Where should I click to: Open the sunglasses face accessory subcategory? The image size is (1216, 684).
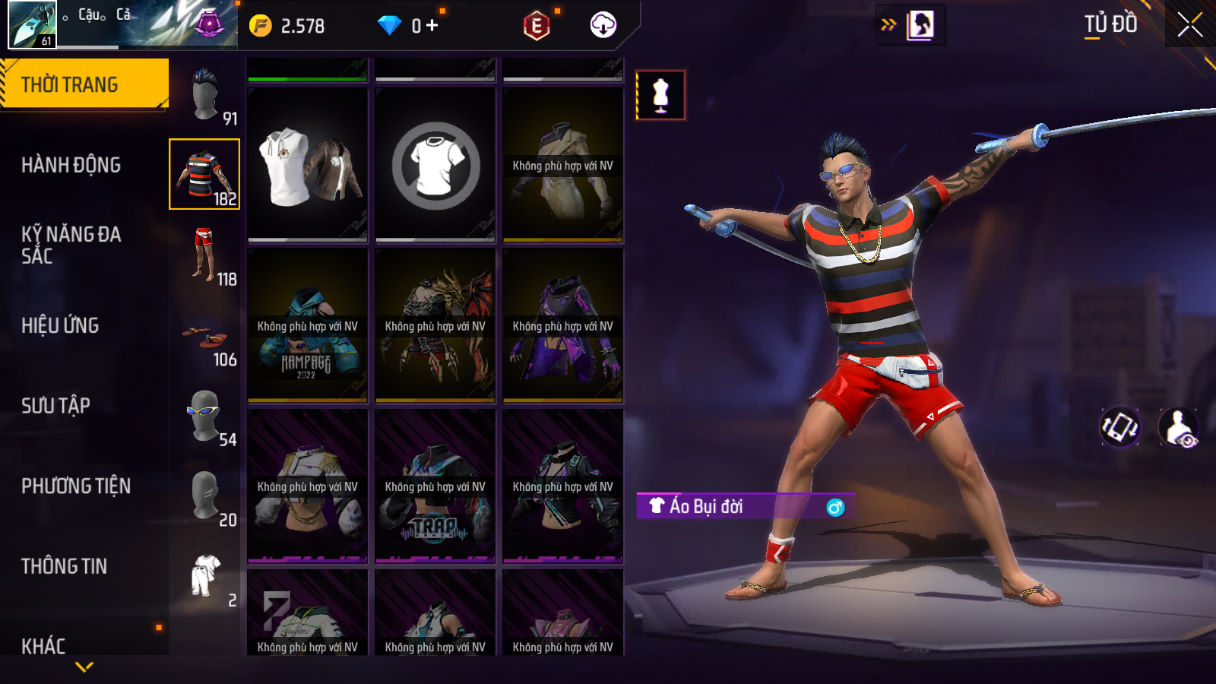(205, 415)
